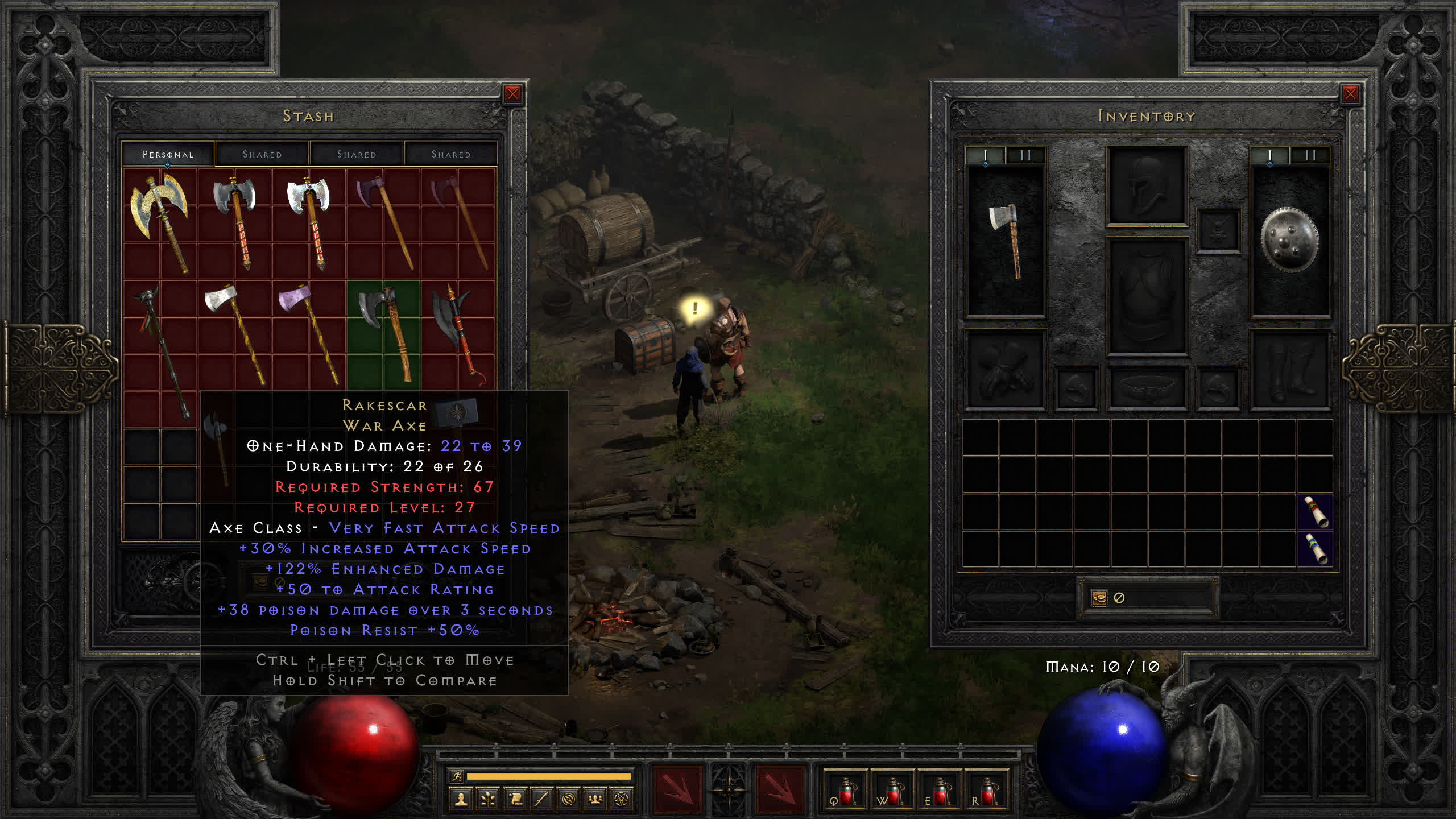Open the quest log scroll icon
The height and width of the screenshot is (819, 1456).
515,800
